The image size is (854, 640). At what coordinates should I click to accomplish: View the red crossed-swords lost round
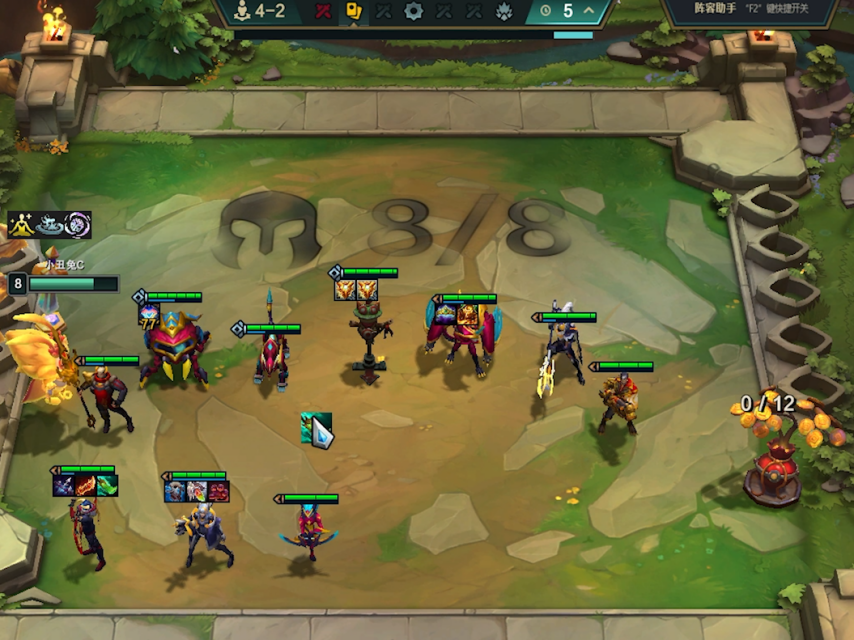323,11
